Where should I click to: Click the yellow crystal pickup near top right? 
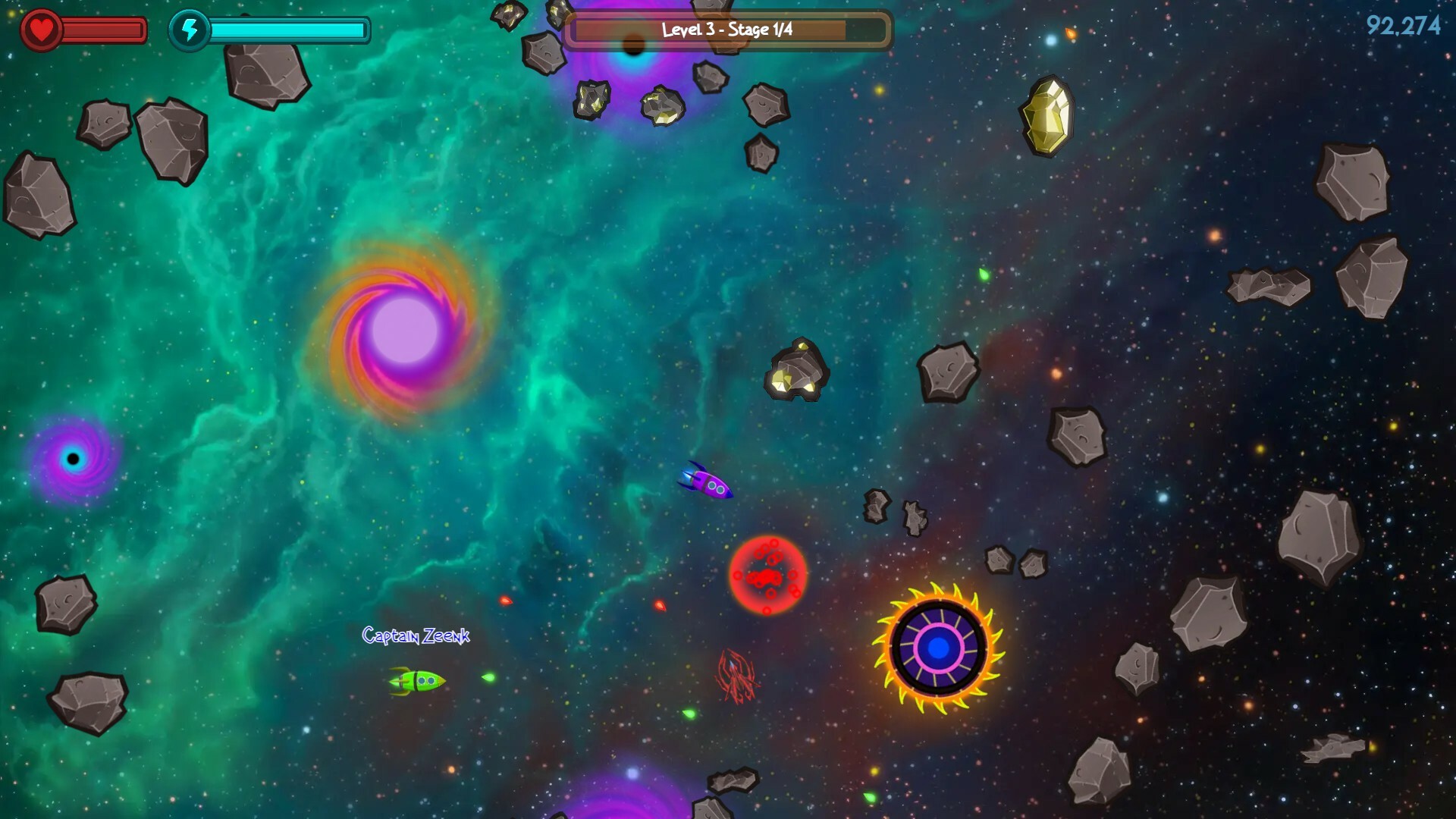[x=1046, y=116]
